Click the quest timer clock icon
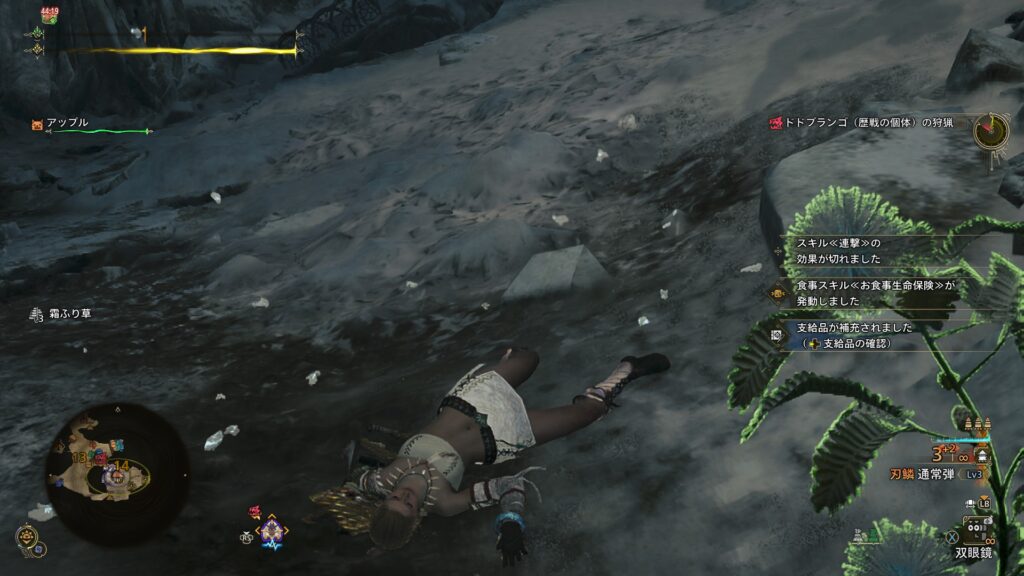The image size is (1024, 576). pos(991,130)
